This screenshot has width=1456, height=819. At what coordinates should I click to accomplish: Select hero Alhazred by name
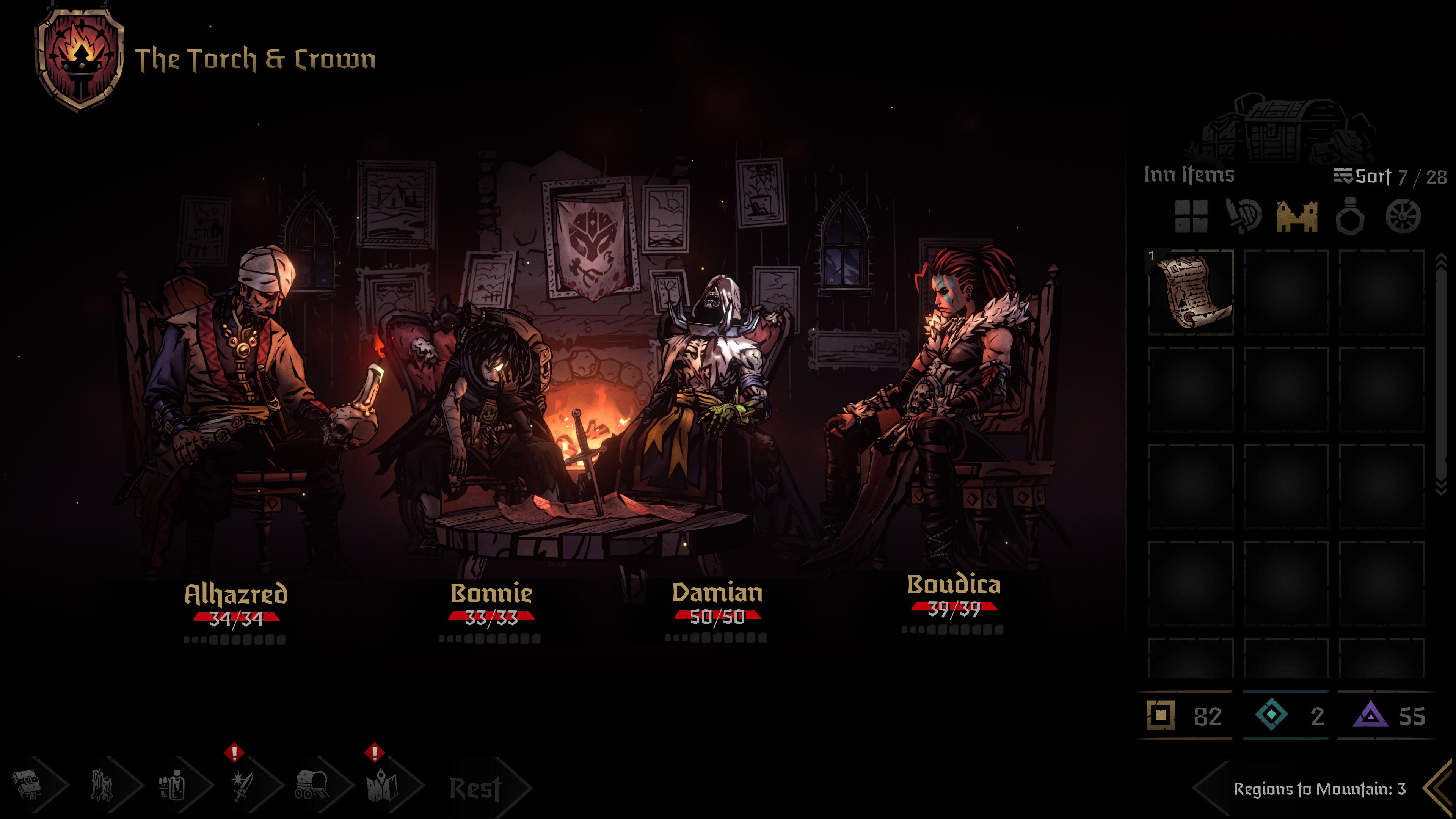(x=236, y=594)
